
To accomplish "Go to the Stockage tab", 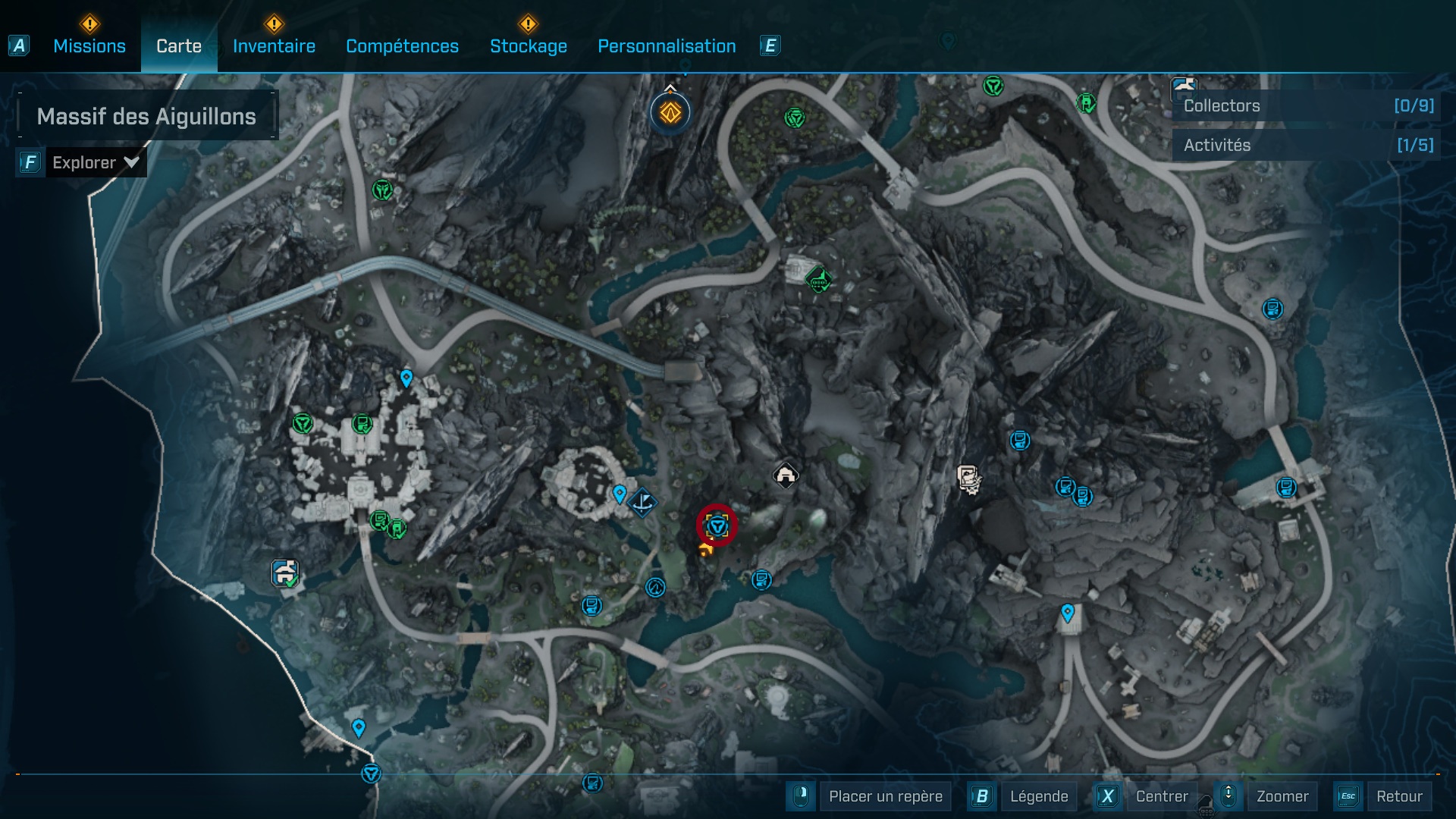I will (528, 46).
